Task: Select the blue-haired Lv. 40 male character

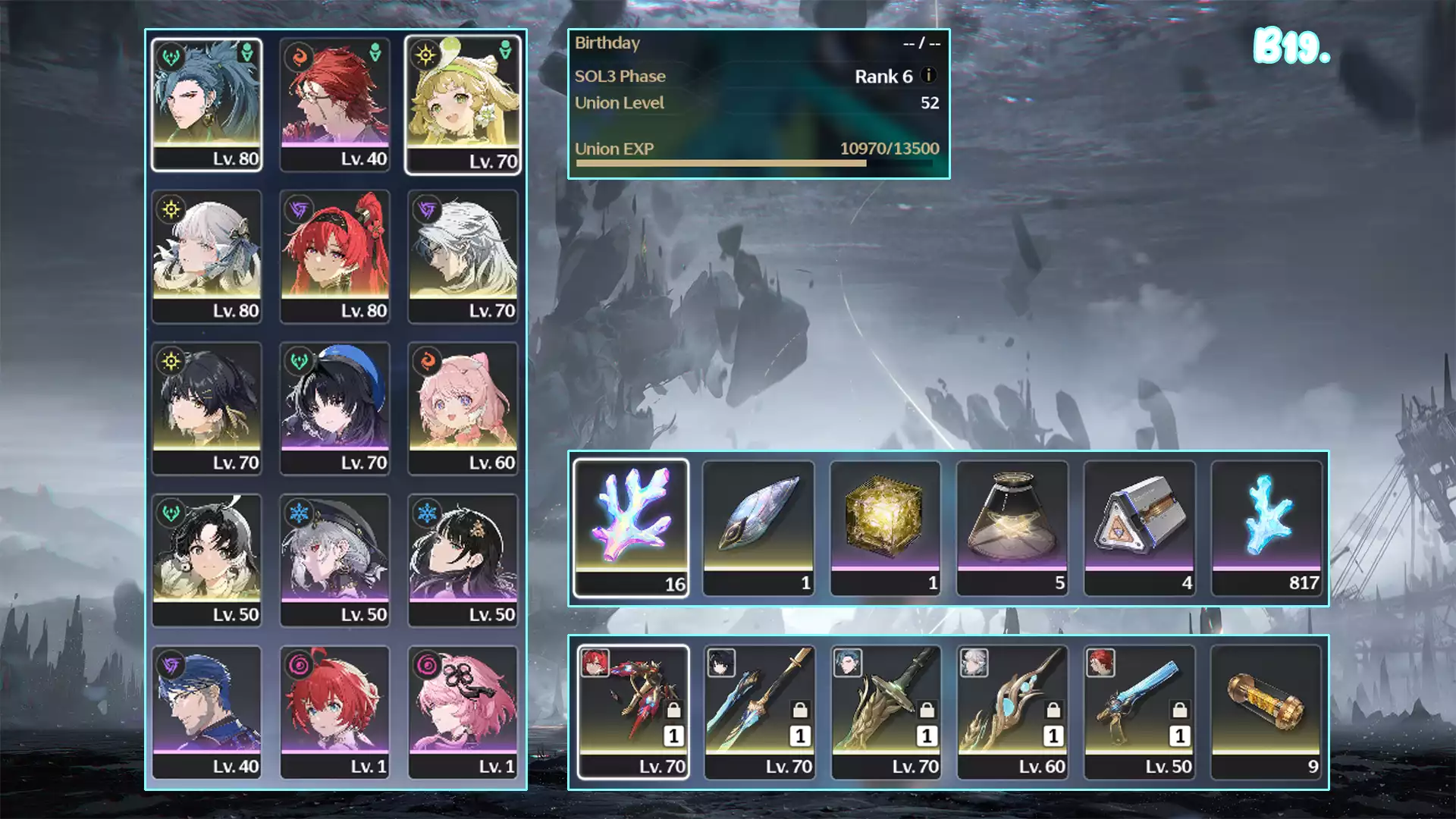Action: [206, 711]
